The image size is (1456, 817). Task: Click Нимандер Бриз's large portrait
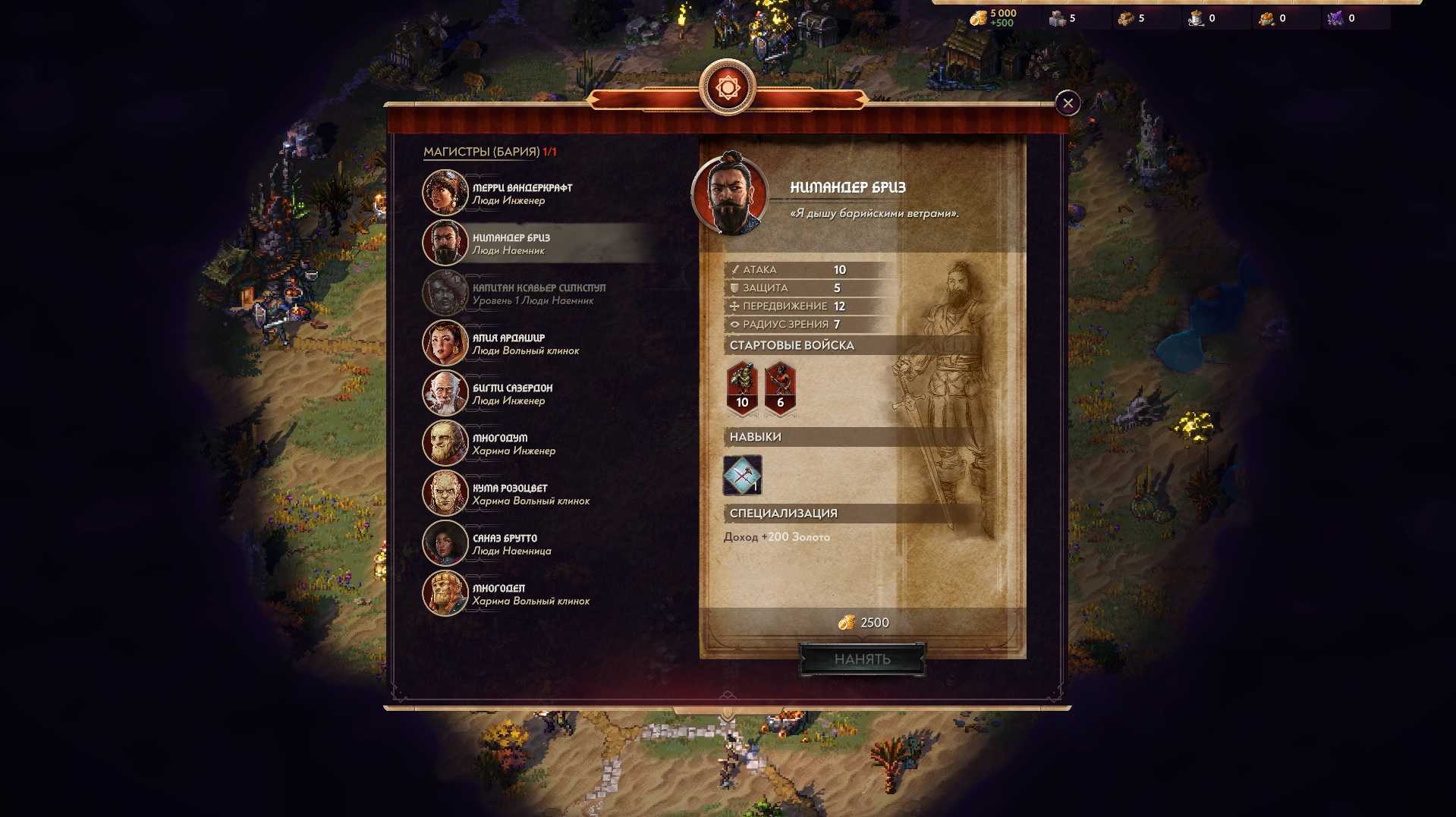click(x=730, y=194)
